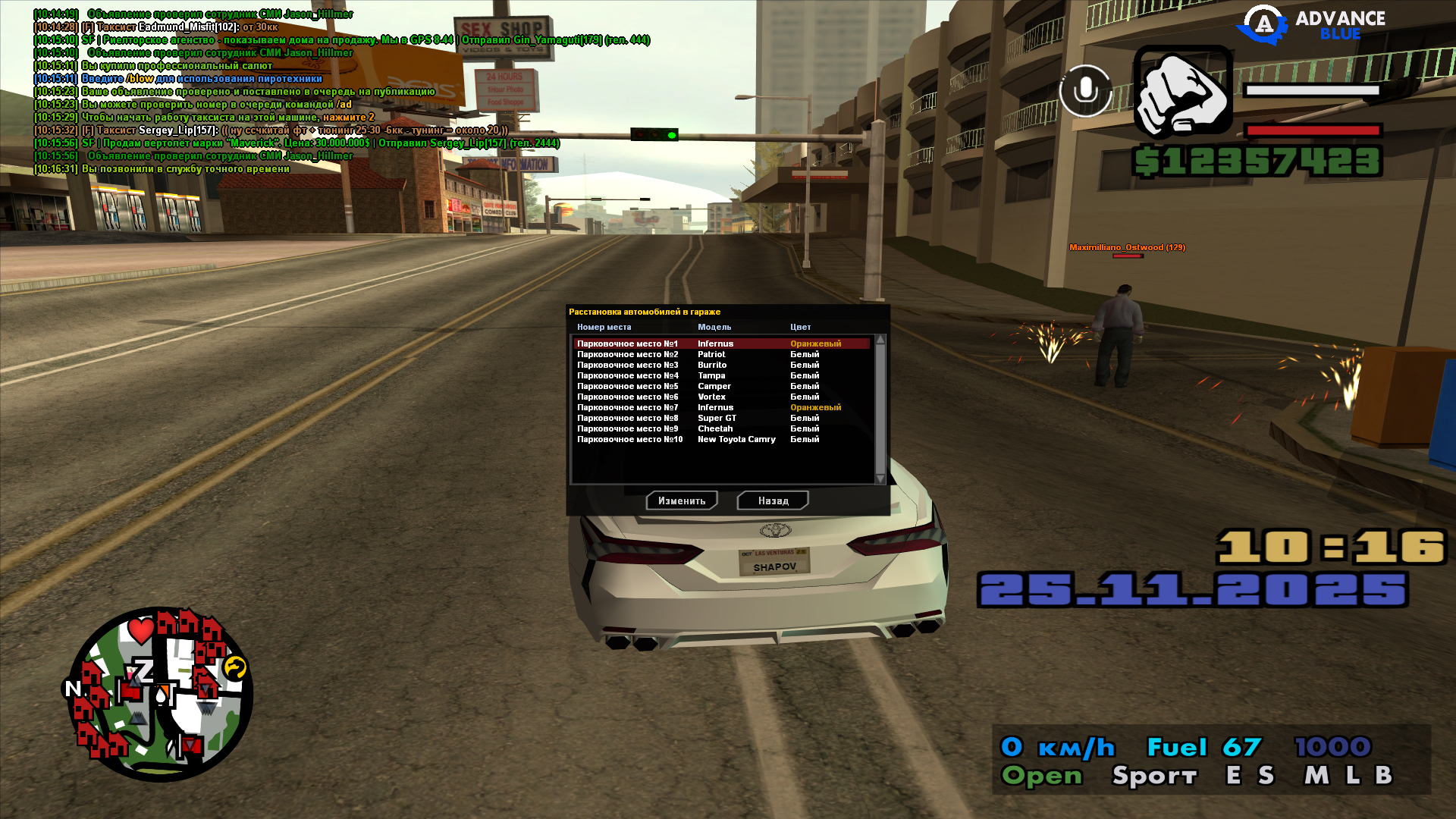Select parking spot №7 with the Infernus
The width and height of the screenshot is (1456, 819).
click(x=720, y=407)
